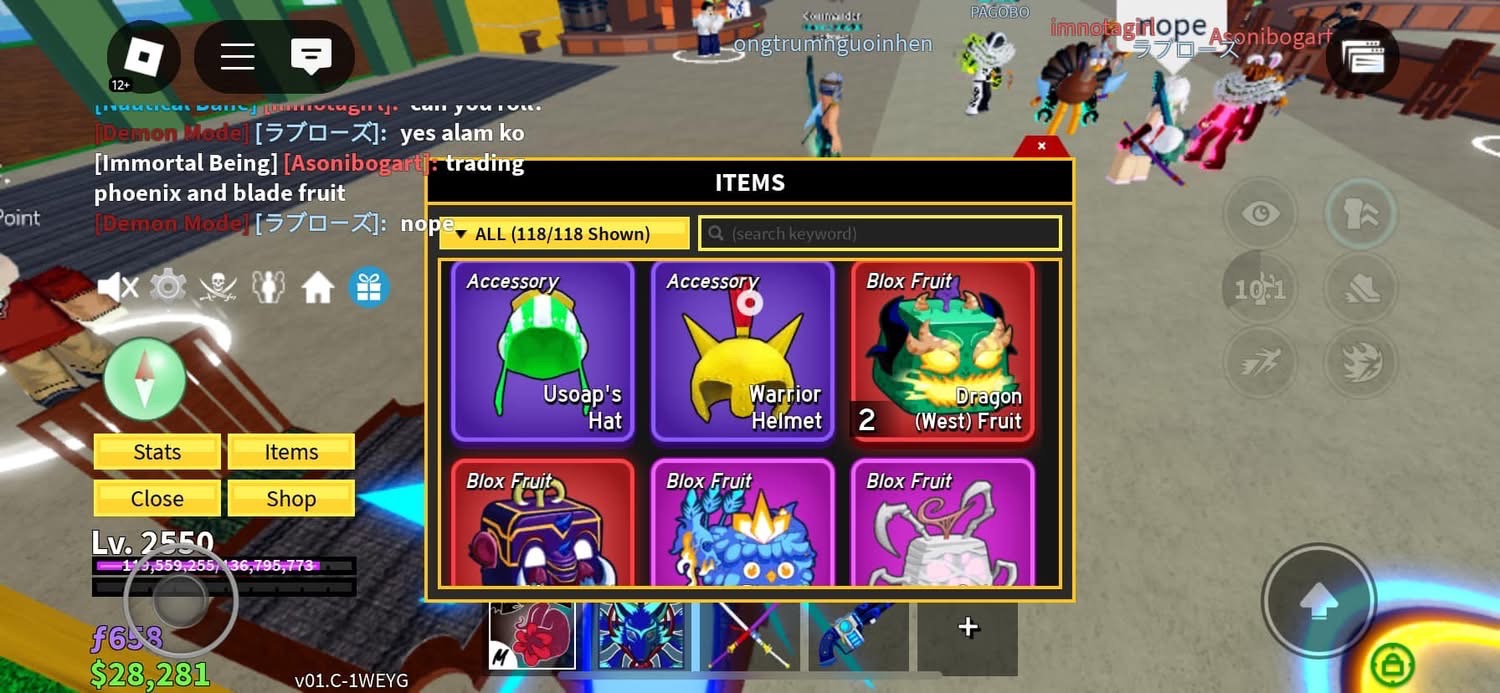Tap the jump arrow button
The image size is (1500, 693).
(x=1318, y=601)
